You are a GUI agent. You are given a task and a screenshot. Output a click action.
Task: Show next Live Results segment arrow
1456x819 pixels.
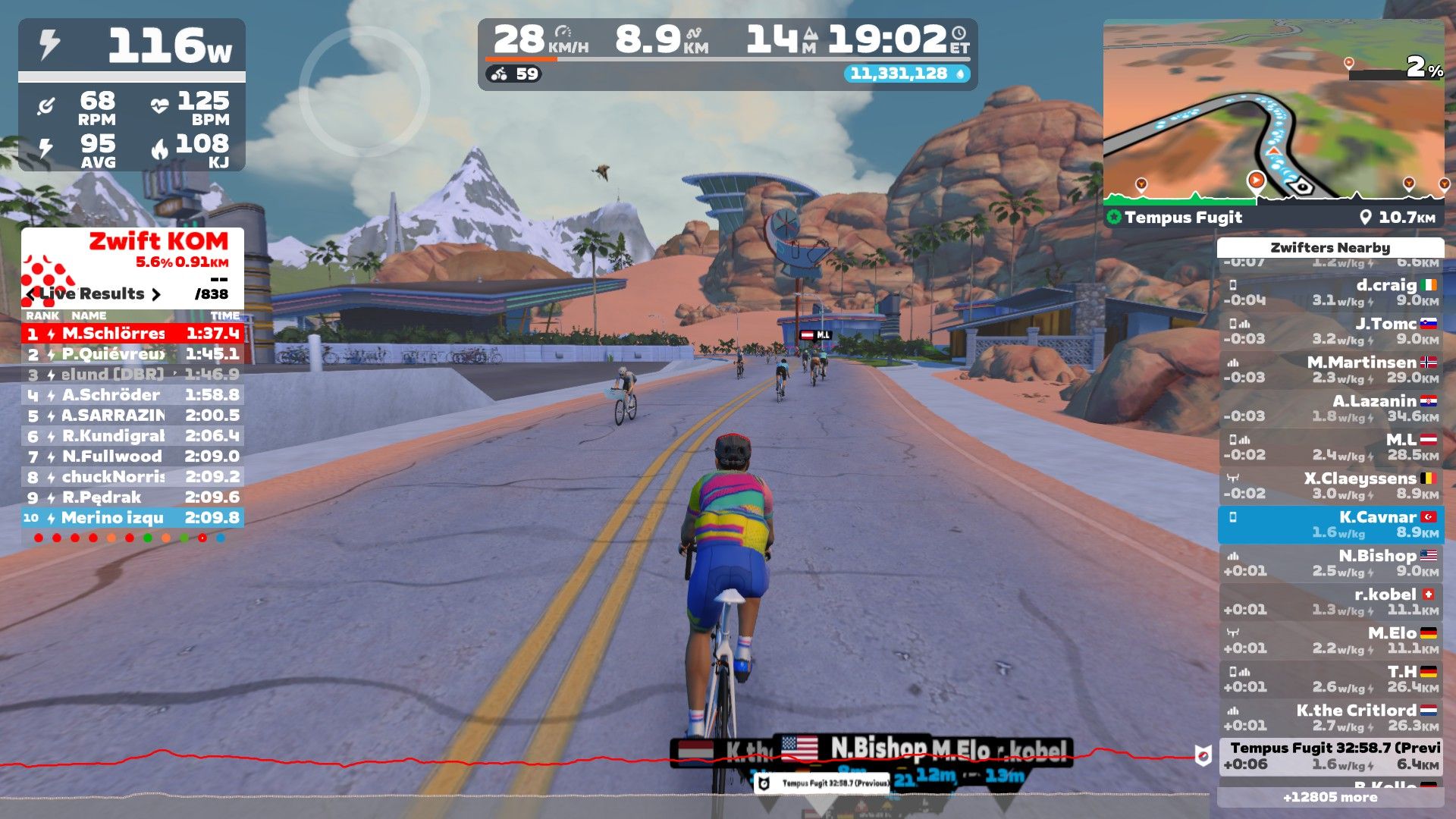pos(156,294)
